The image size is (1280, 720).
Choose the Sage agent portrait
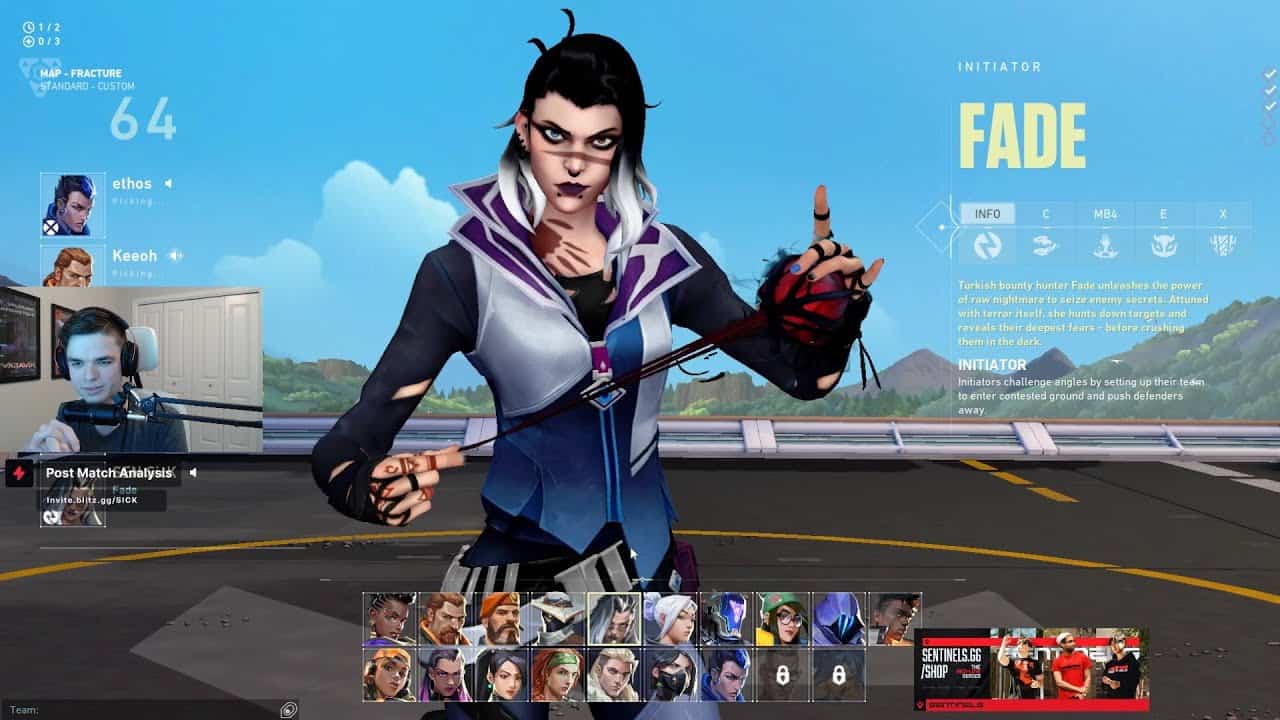click(501, 674)
